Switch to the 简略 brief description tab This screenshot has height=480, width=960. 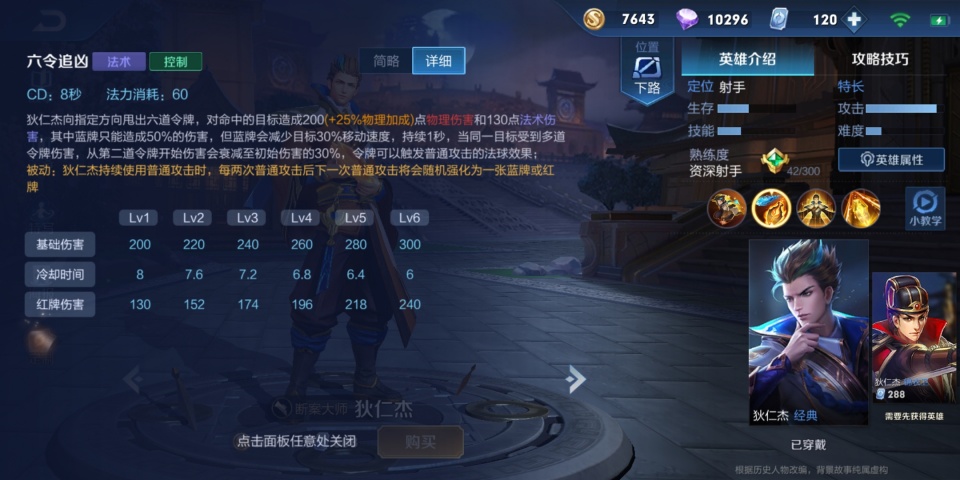[x=386, y=60]
